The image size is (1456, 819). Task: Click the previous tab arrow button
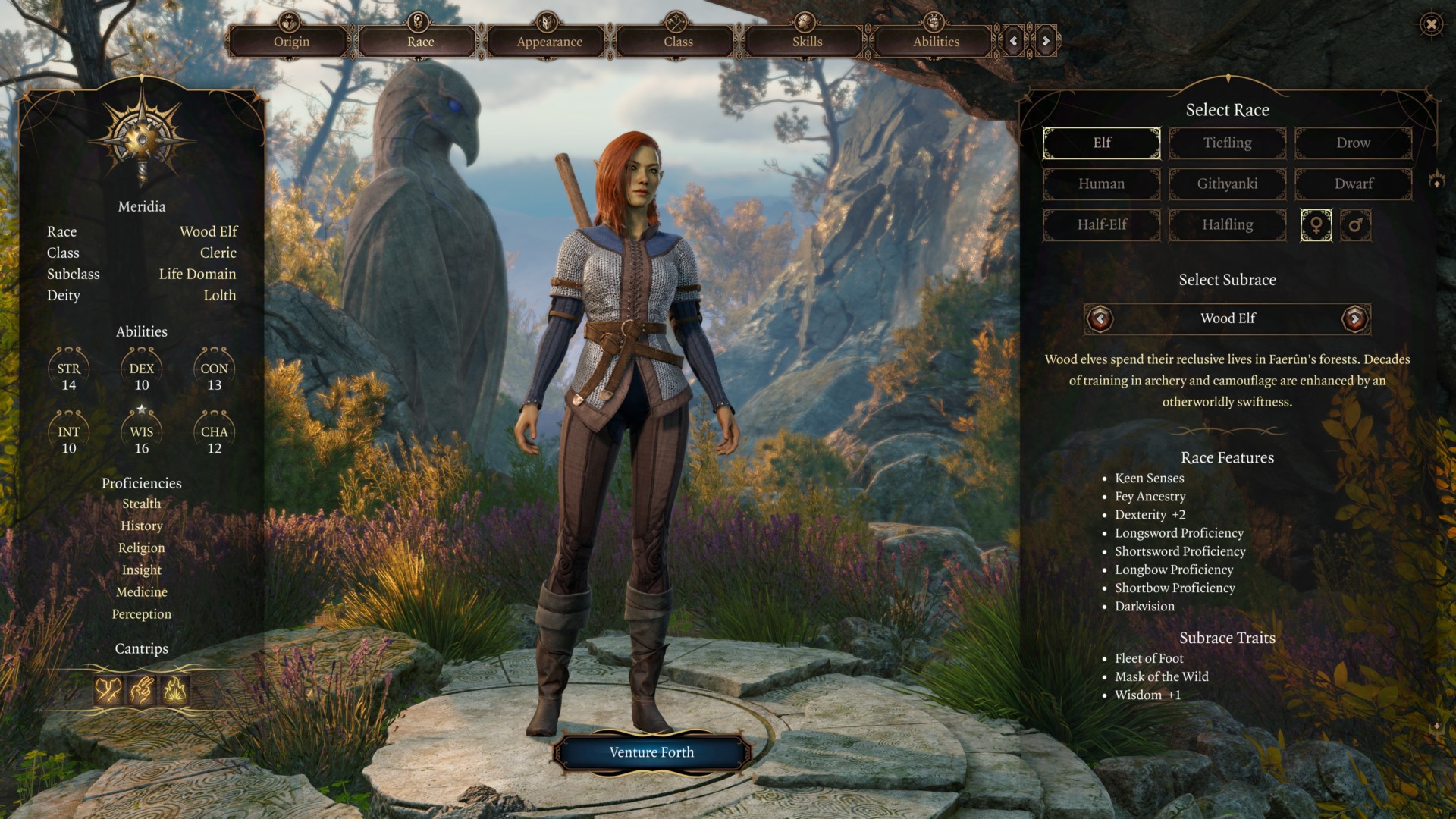click(1014, 41)
